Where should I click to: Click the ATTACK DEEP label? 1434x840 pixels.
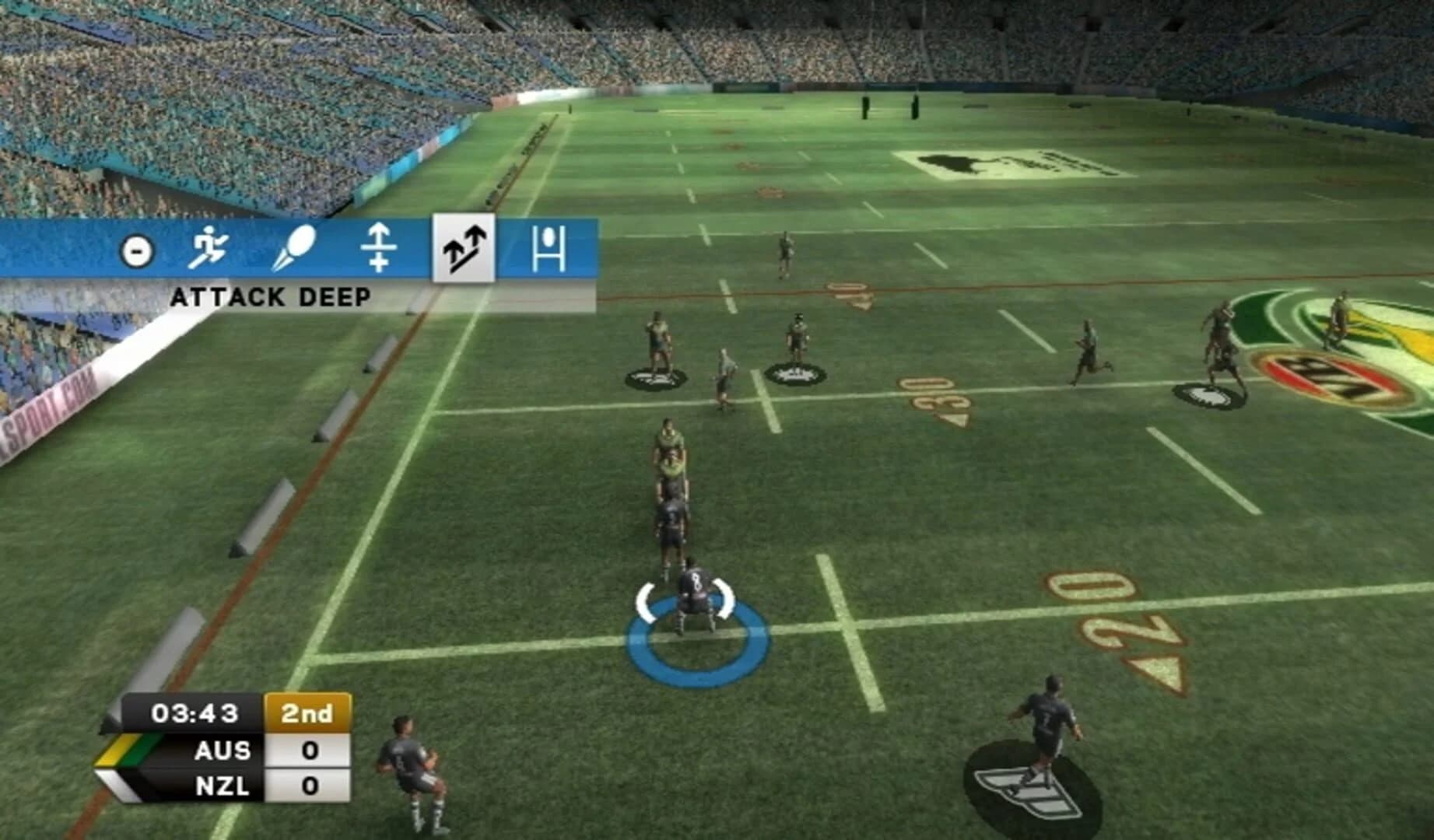tap(274, 296)
